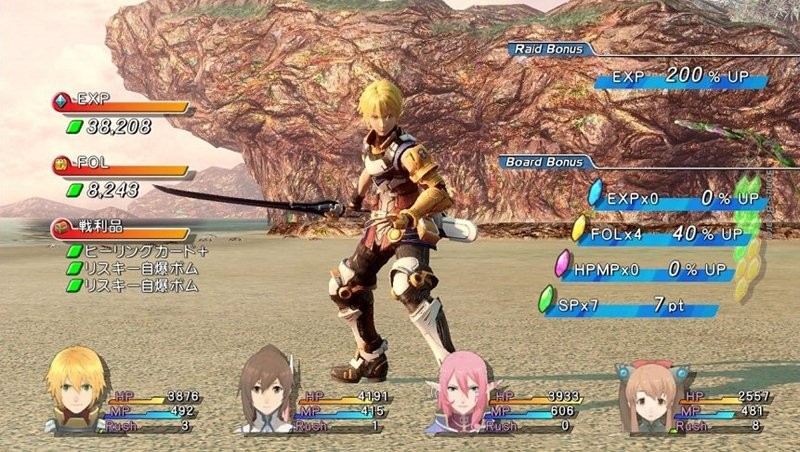Select the blonde-haired hero portrait
800x452 pixels.
[x=73, y=388]
